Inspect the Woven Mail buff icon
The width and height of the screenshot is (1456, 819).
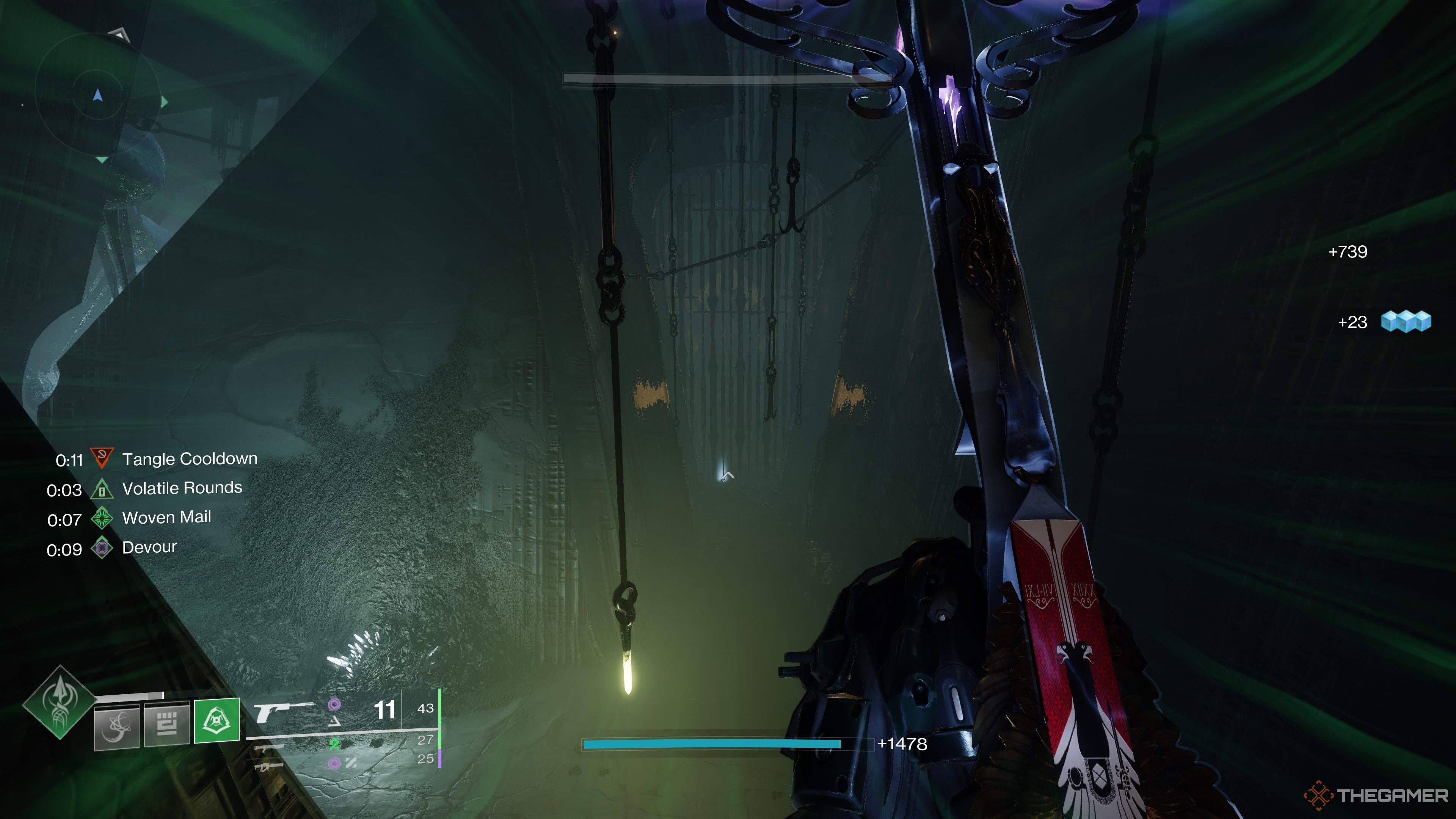pyautogui.click(x=102, y=518)
